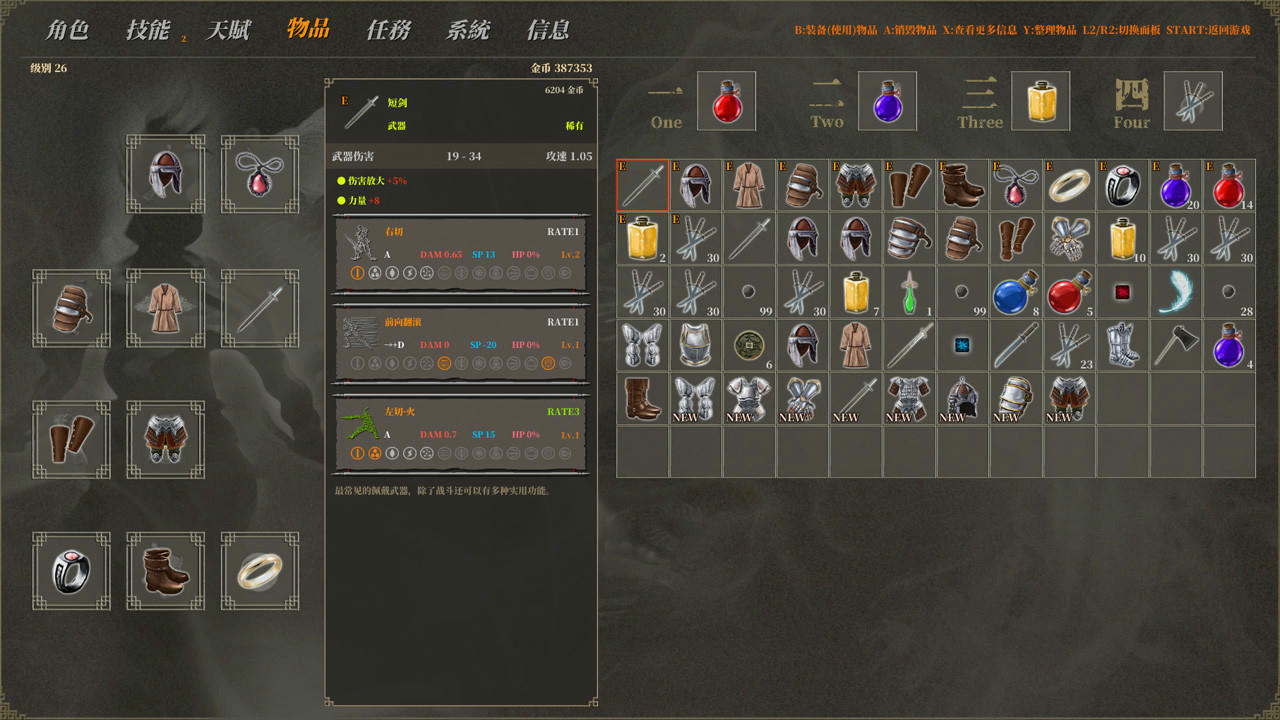Show the 信息 tab
Screen dimensions: 1280x720
(548, 30)
